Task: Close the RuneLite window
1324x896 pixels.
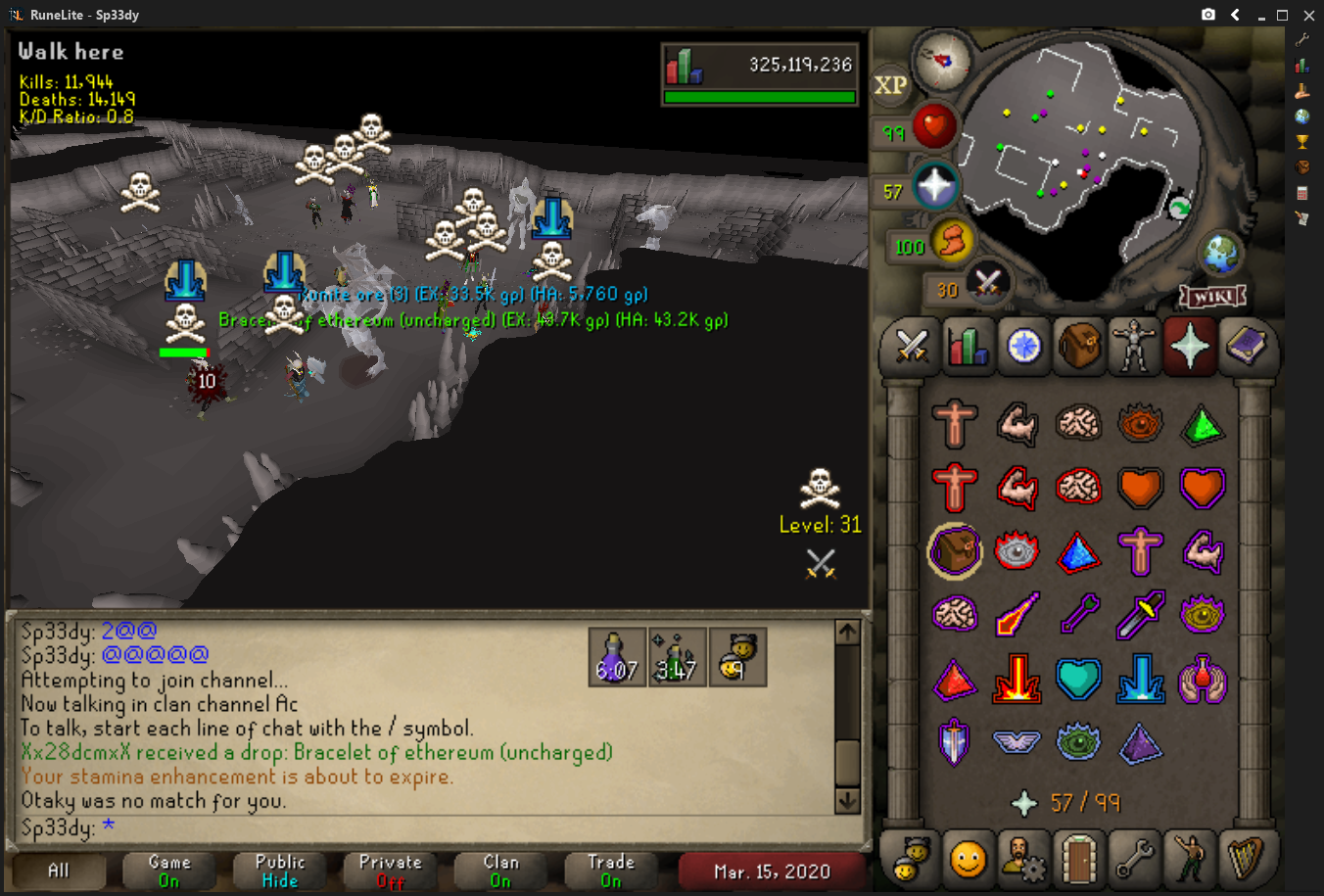Action: click(1308, 15)
